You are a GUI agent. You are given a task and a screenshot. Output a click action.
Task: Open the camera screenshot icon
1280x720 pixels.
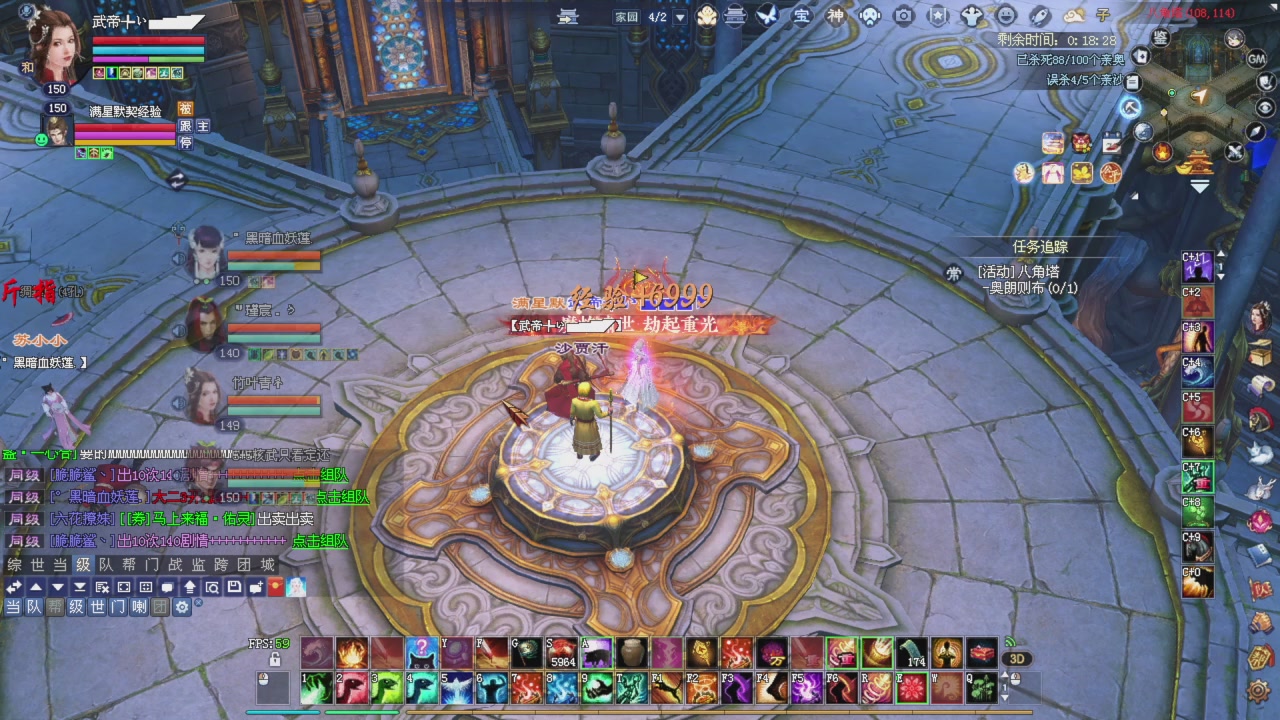[x=904, y=16]
